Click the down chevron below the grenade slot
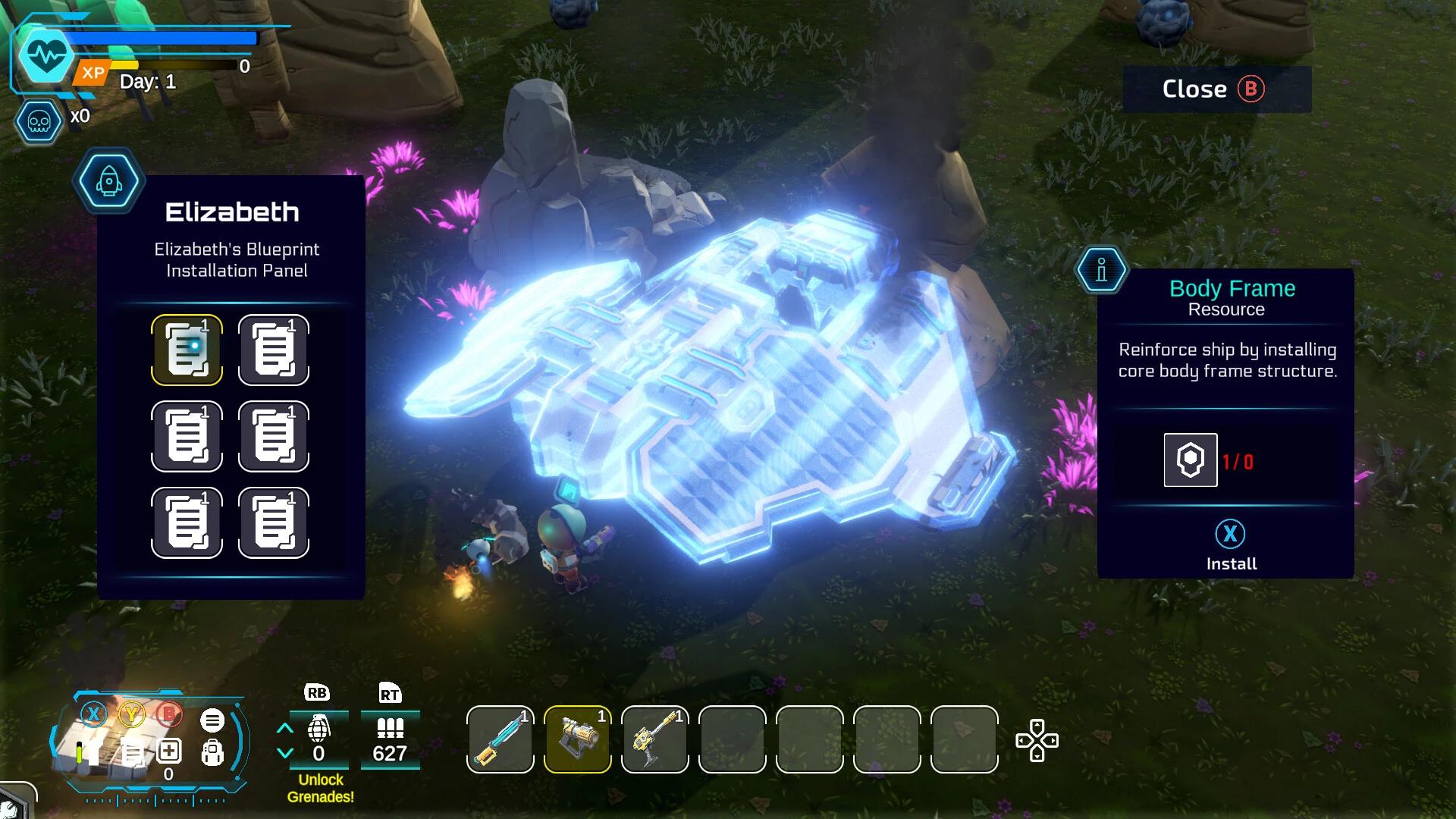Screen dimensions: 1456x819 coord(286,753)
